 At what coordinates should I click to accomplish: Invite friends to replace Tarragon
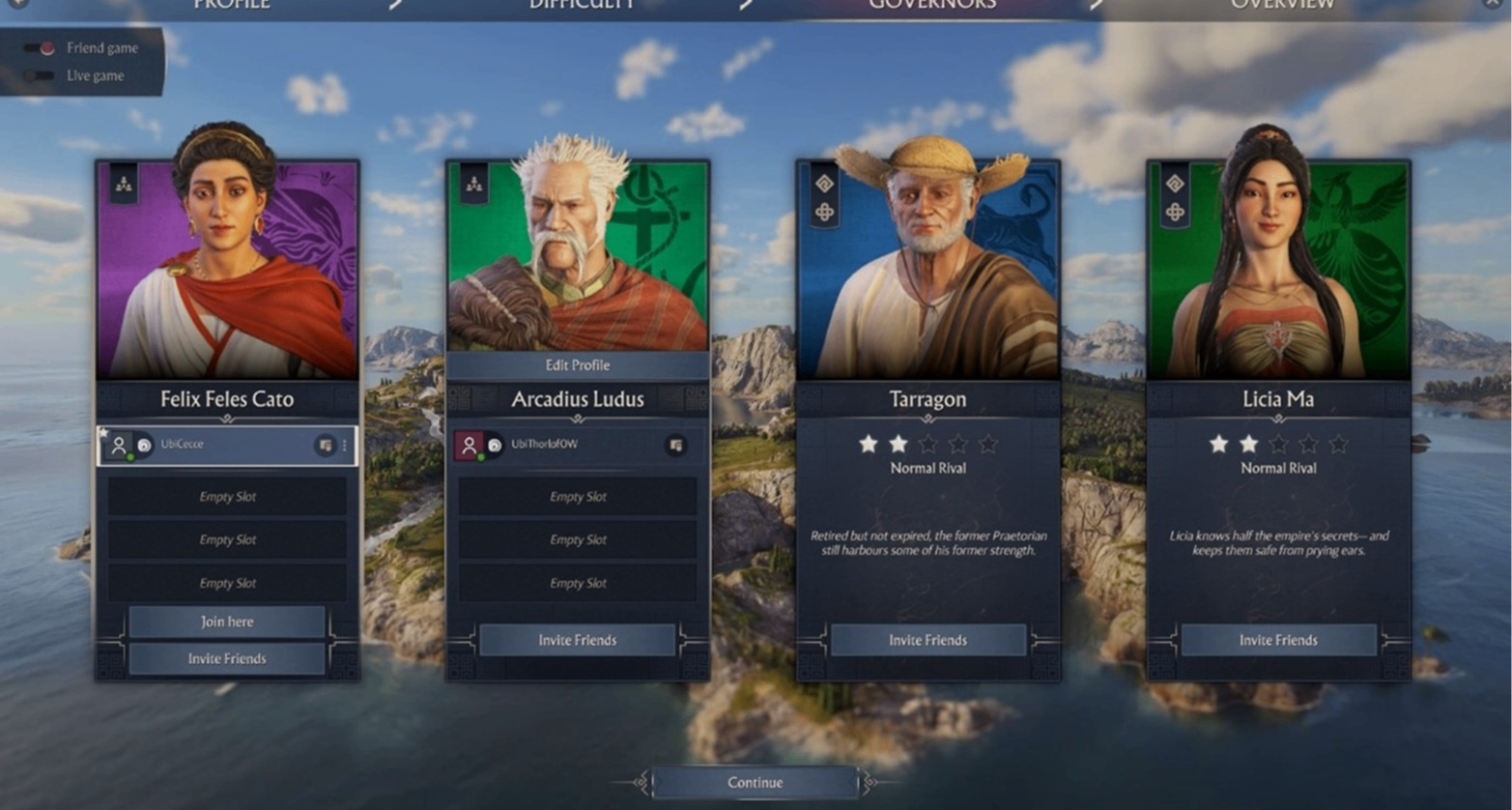pyautogui.click(x=927, y=640)
